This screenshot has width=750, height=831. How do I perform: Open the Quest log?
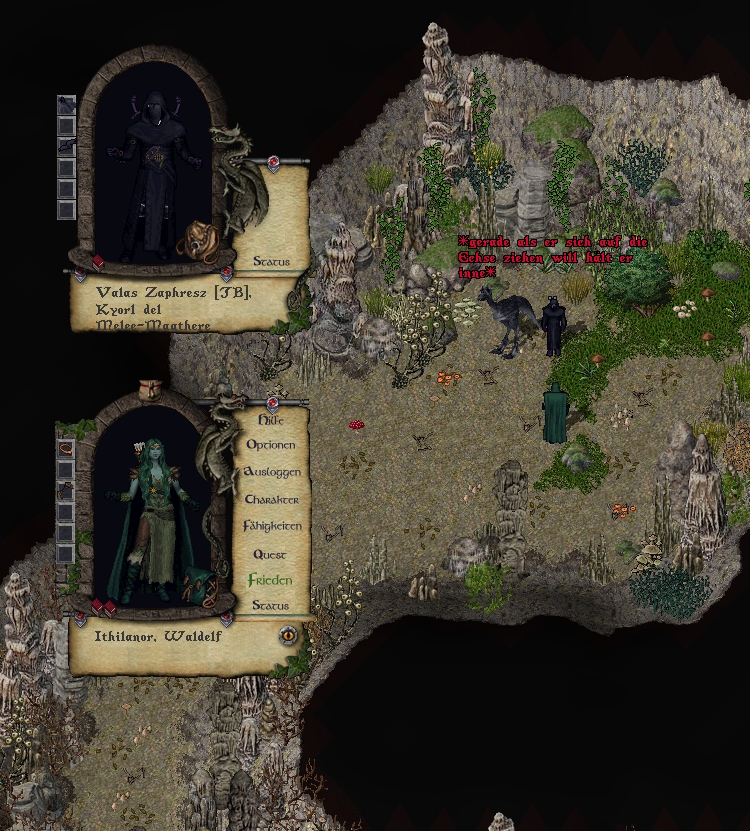pos(270,554)
